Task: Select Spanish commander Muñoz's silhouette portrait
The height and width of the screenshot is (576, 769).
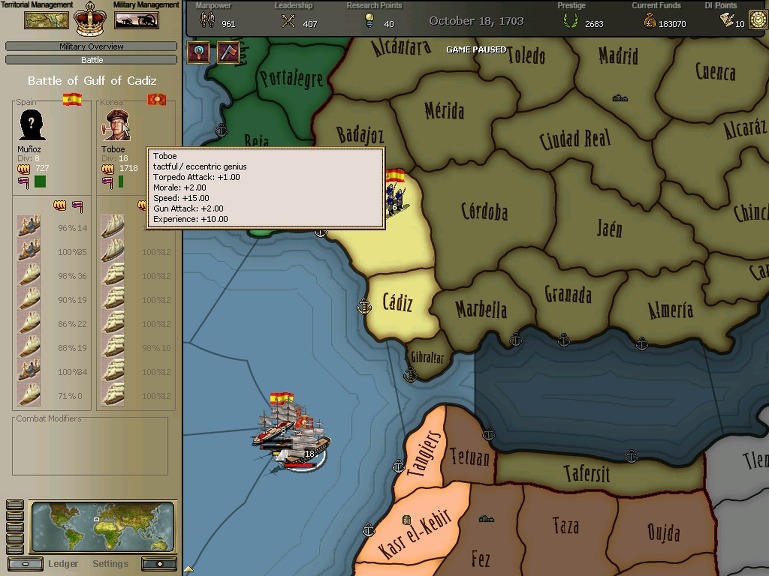Action: (32, 125)
